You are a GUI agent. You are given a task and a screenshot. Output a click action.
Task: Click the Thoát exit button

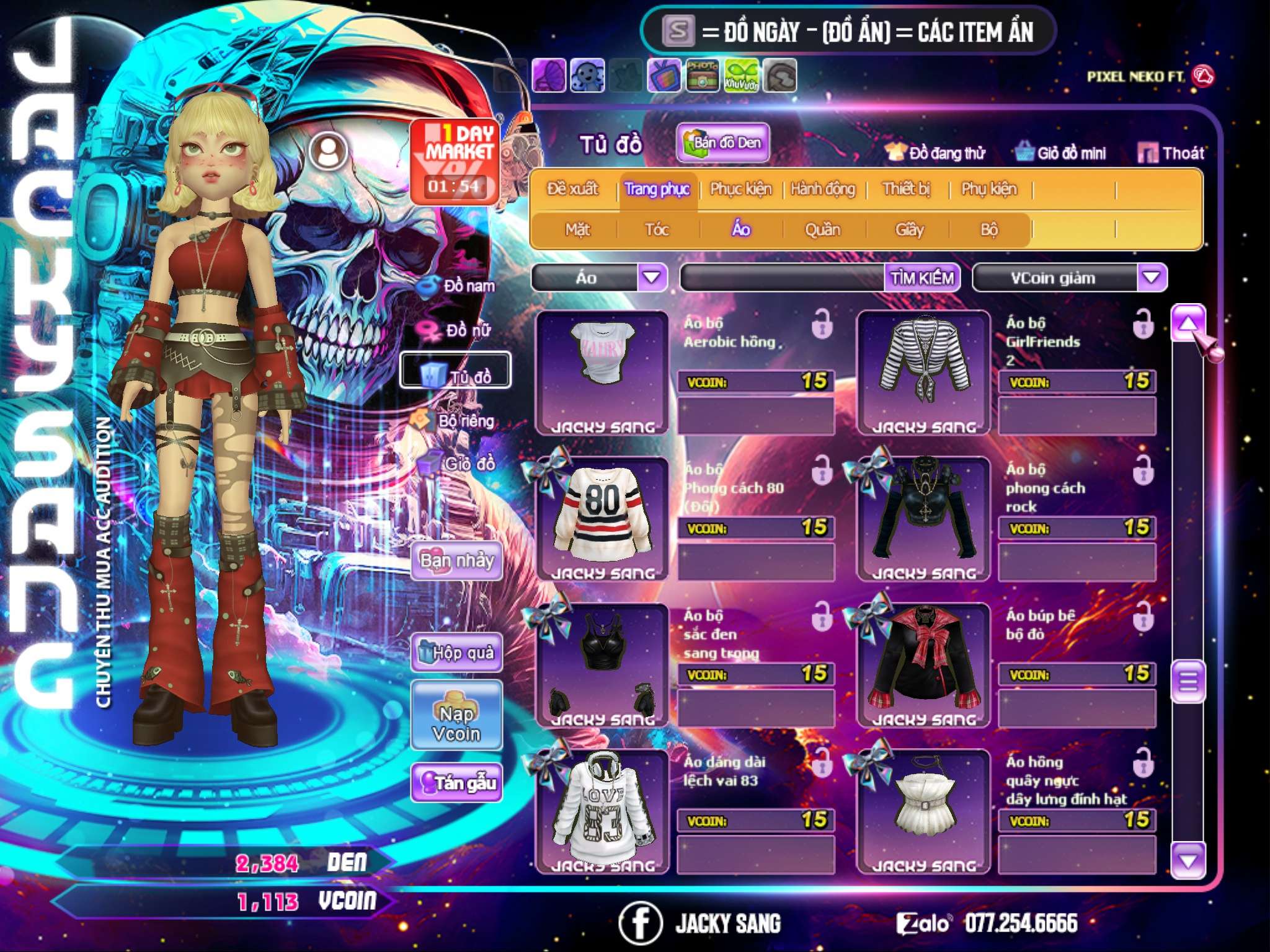point(1171,152)
